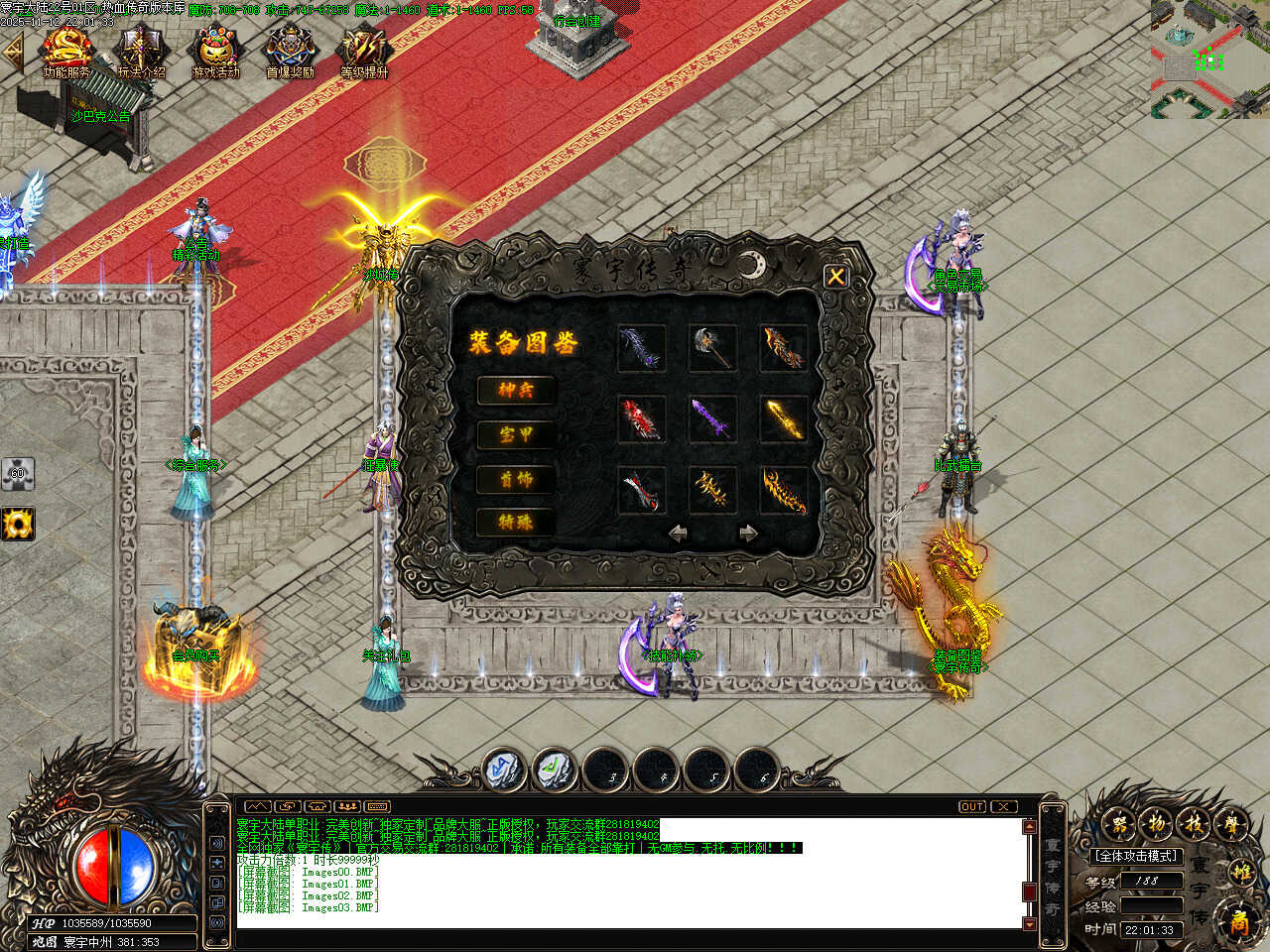
Task: Open the 首饰 jewelry category
Action: click(x=515, y=479)
